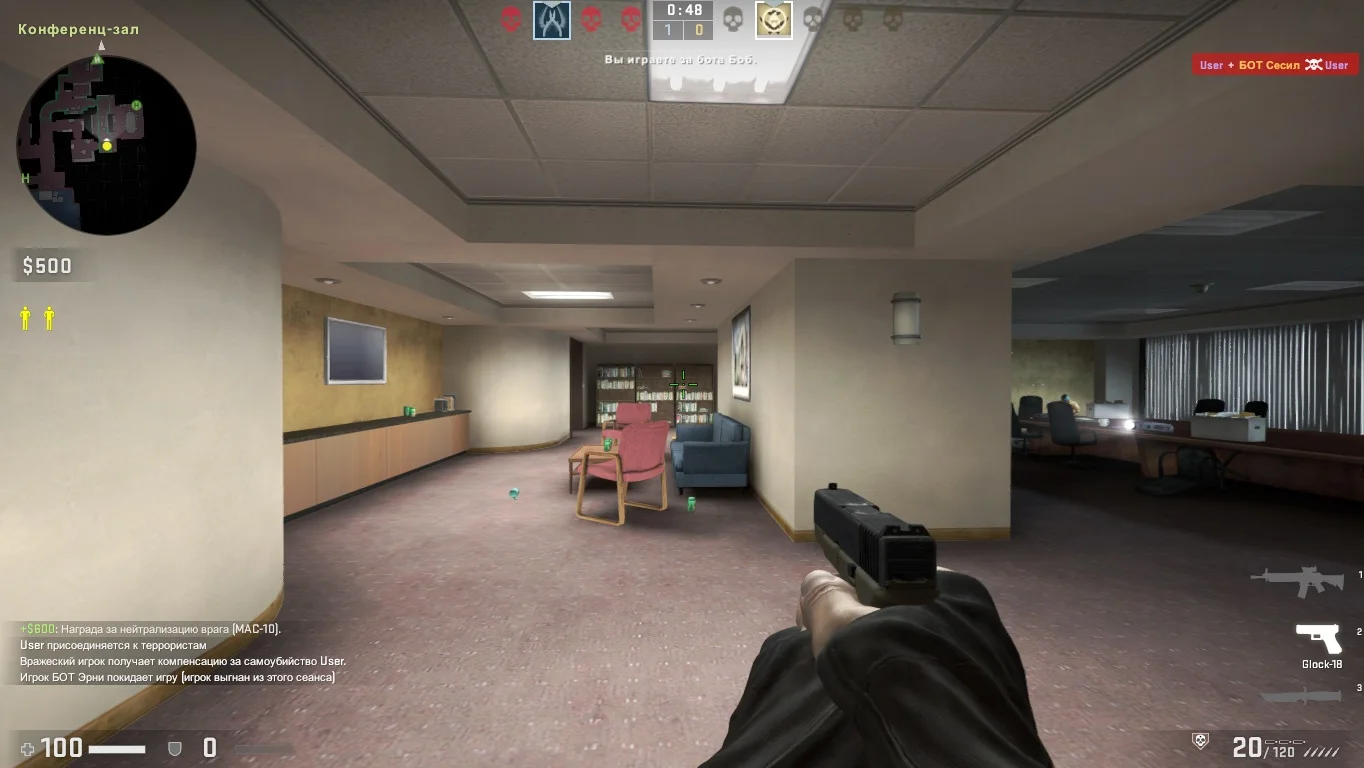The width and height of the screenshot is (1364, 768).
Task: Click the kill feed entry for БОТ Сесил
Action: tap(1274, 65)
